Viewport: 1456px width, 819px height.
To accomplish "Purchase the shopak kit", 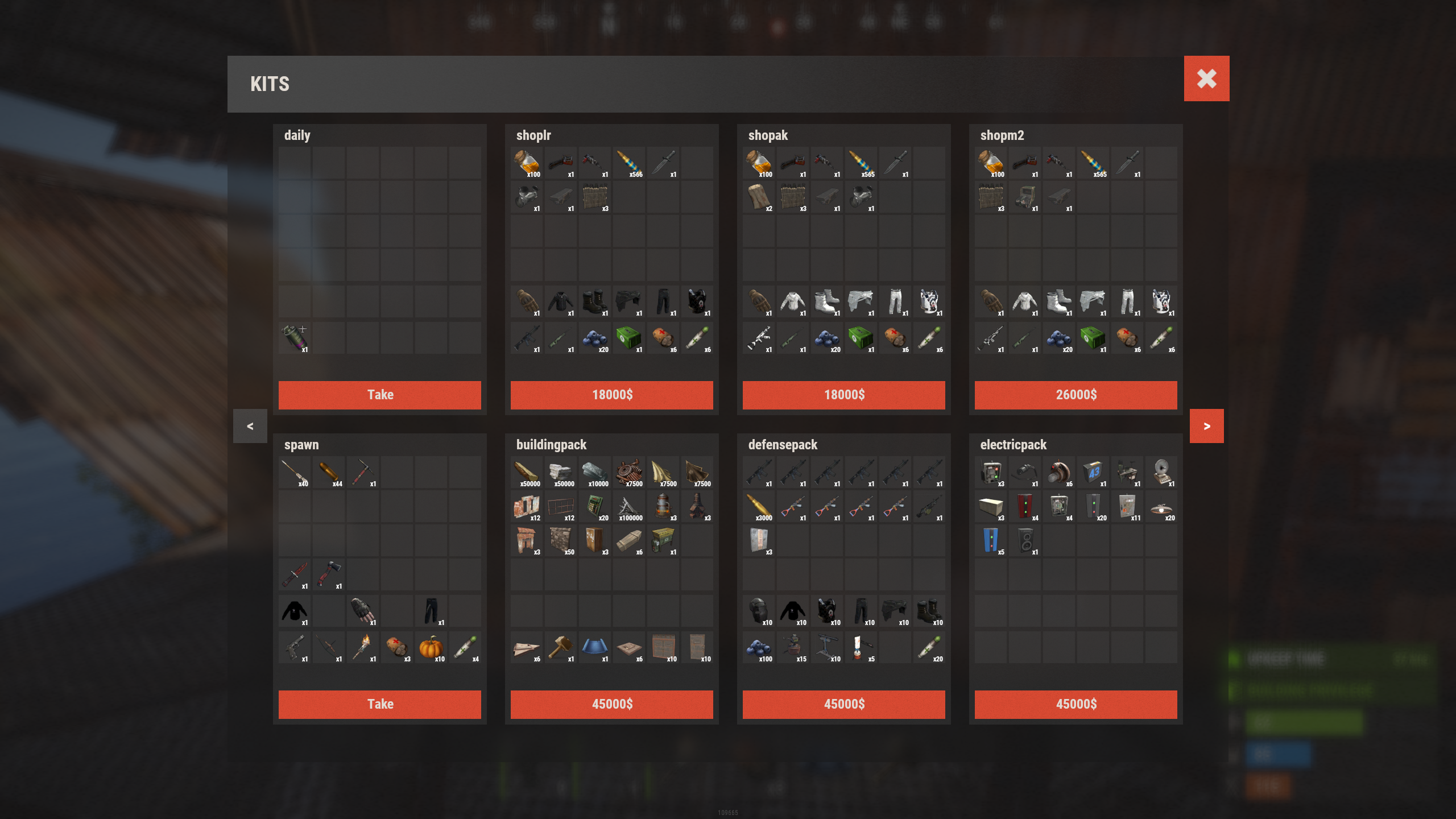I will [843, 395].
